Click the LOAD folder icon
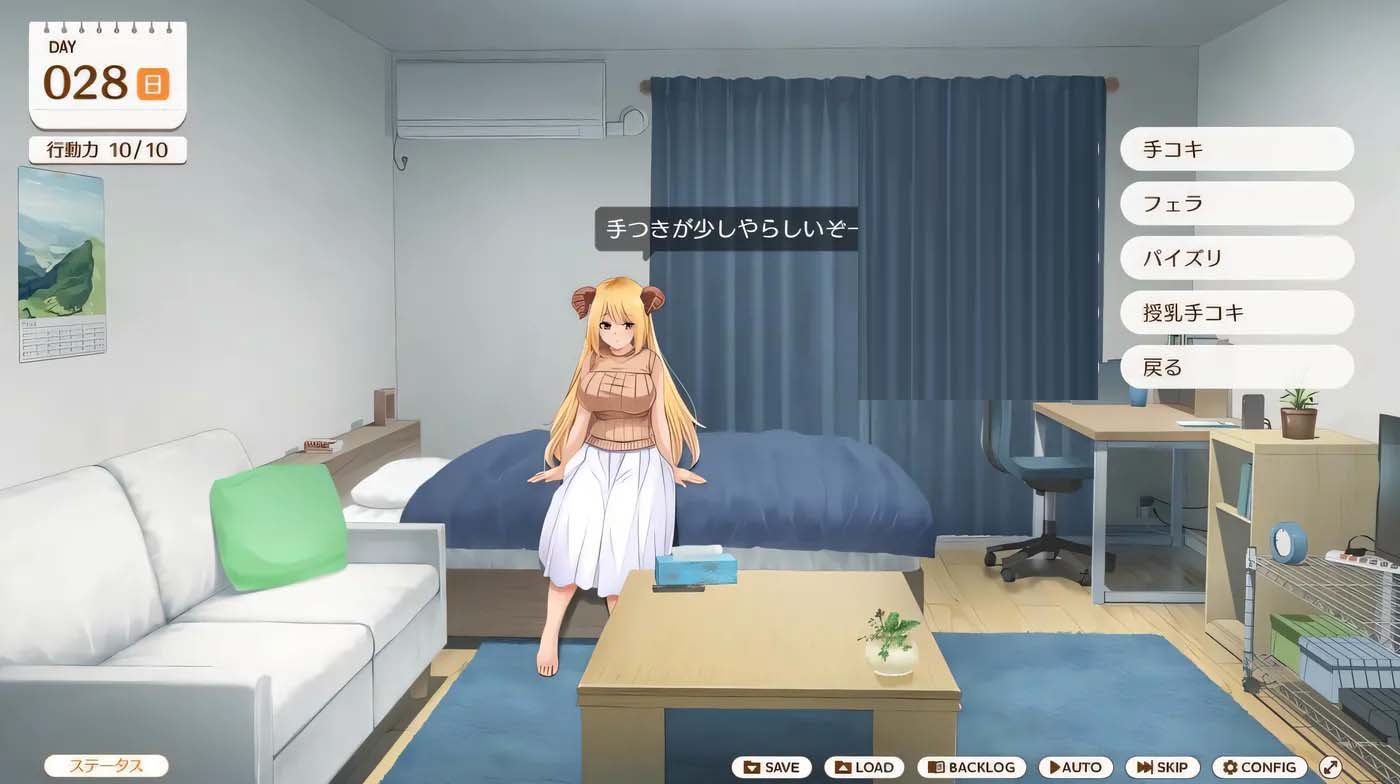Screen dimensions: 1400x784 [x=843, y=767]
